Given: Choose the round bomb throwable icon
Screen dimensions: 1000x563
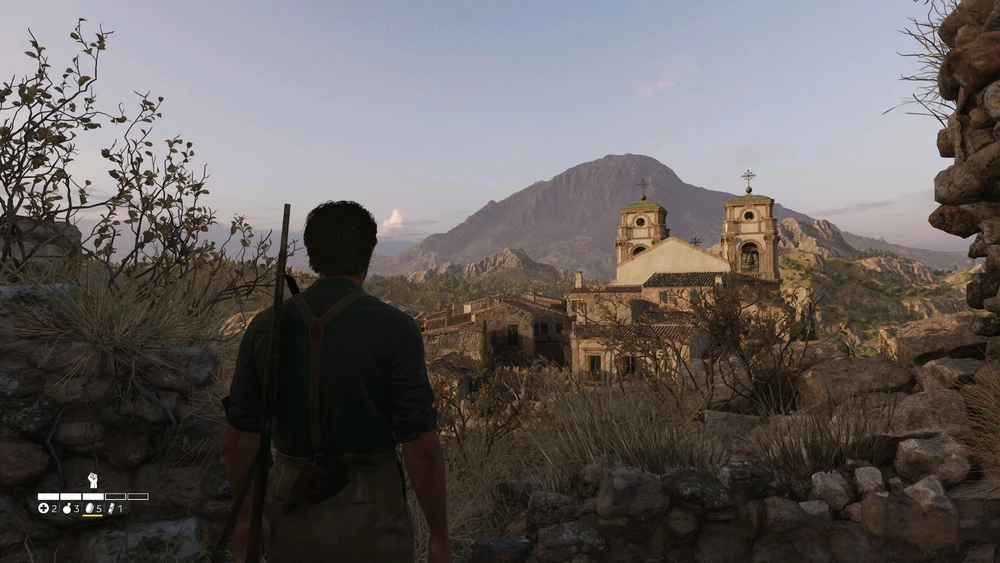Looking at the screenshot, I should pyautogui.click(x=66, y=508).
